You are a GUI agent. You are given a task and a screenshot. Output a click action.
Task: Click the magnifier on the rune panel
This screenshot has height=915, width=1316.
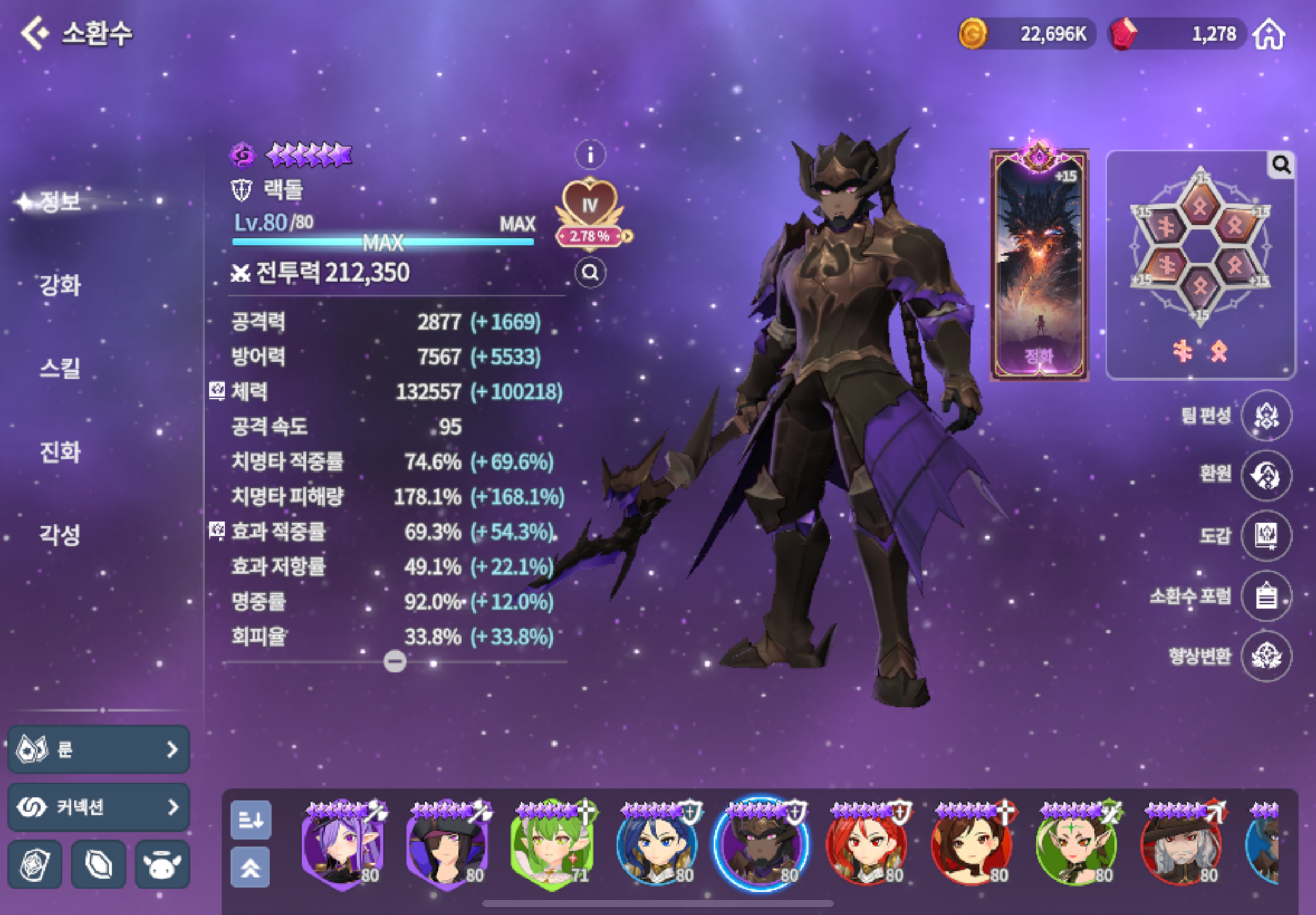[x=1281, y=166]
